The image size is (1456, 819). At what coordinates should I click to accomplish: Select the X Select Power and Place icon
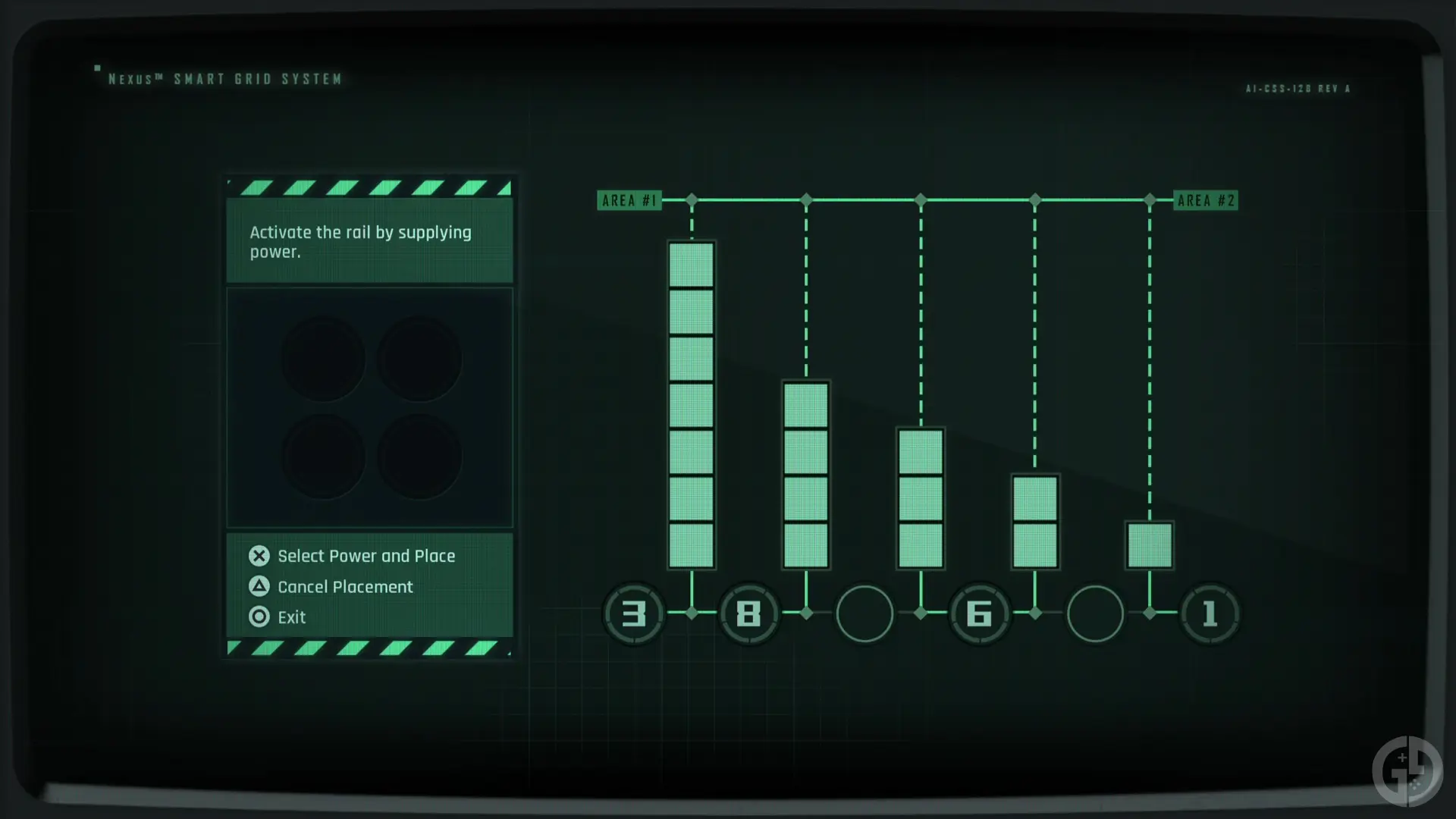[259, 556]
